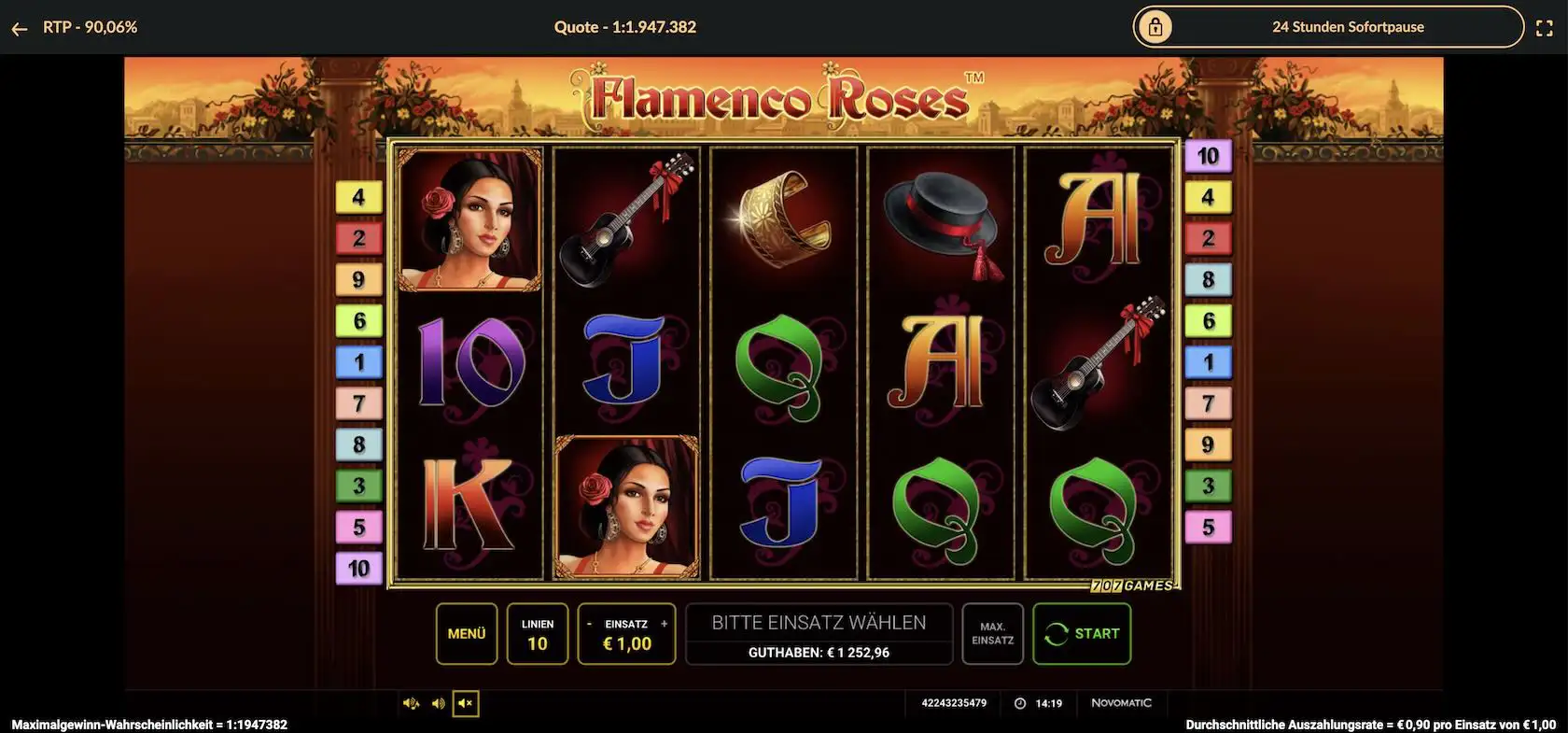Click the back arrow in the top bar
This screenshot has height=733, width=1568.
[x=20, y=27]
